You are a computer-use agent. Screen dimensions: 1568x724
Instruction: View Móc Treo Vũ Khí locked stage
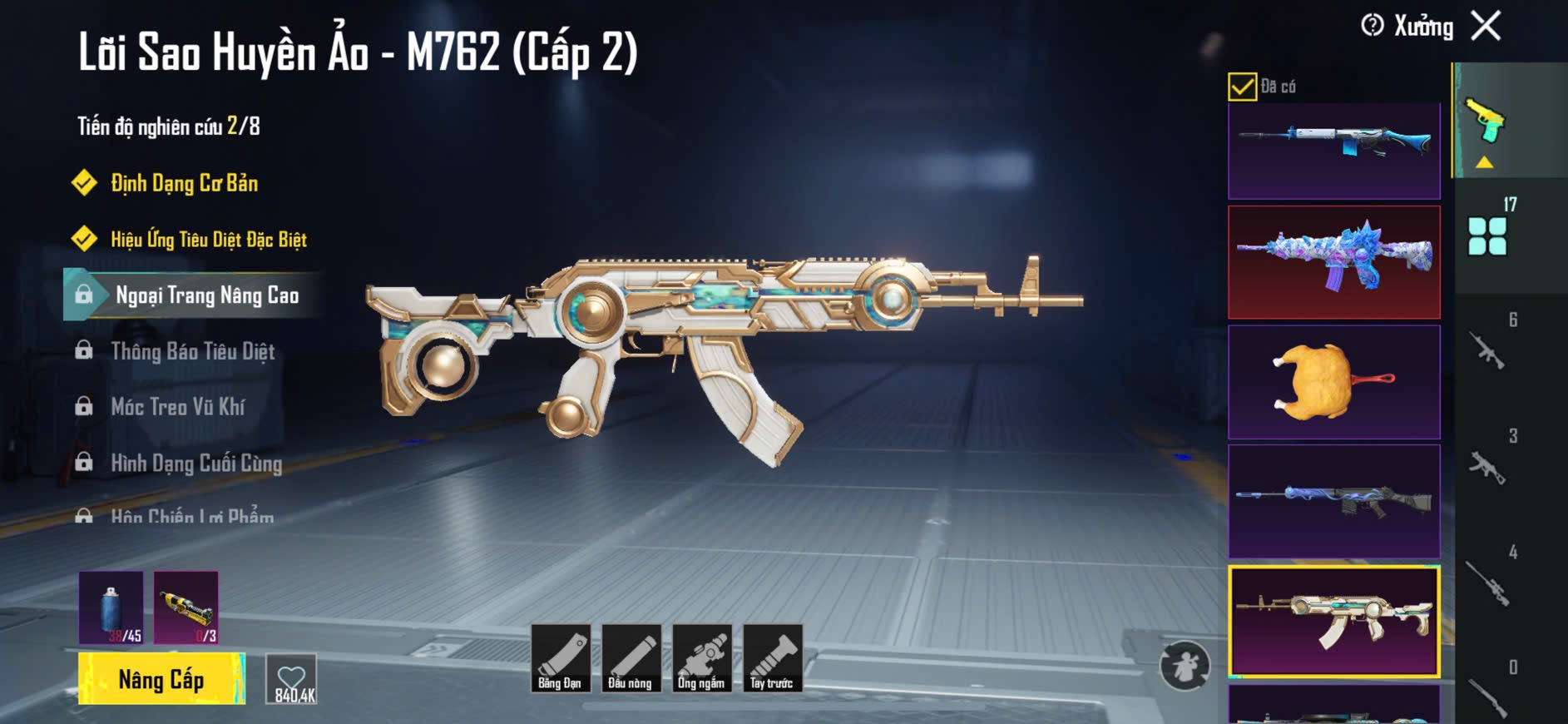177,407
